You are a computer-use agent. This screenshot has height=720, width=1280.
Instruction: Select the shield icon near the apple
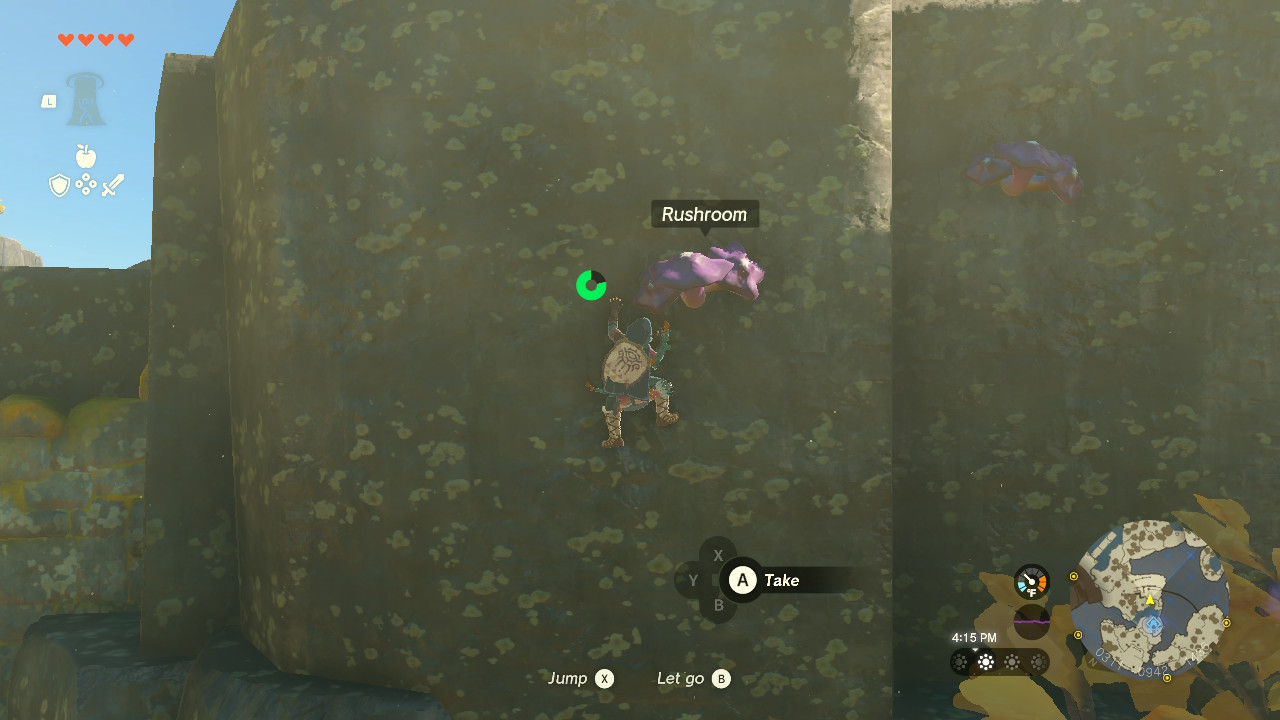coord(59,184)
